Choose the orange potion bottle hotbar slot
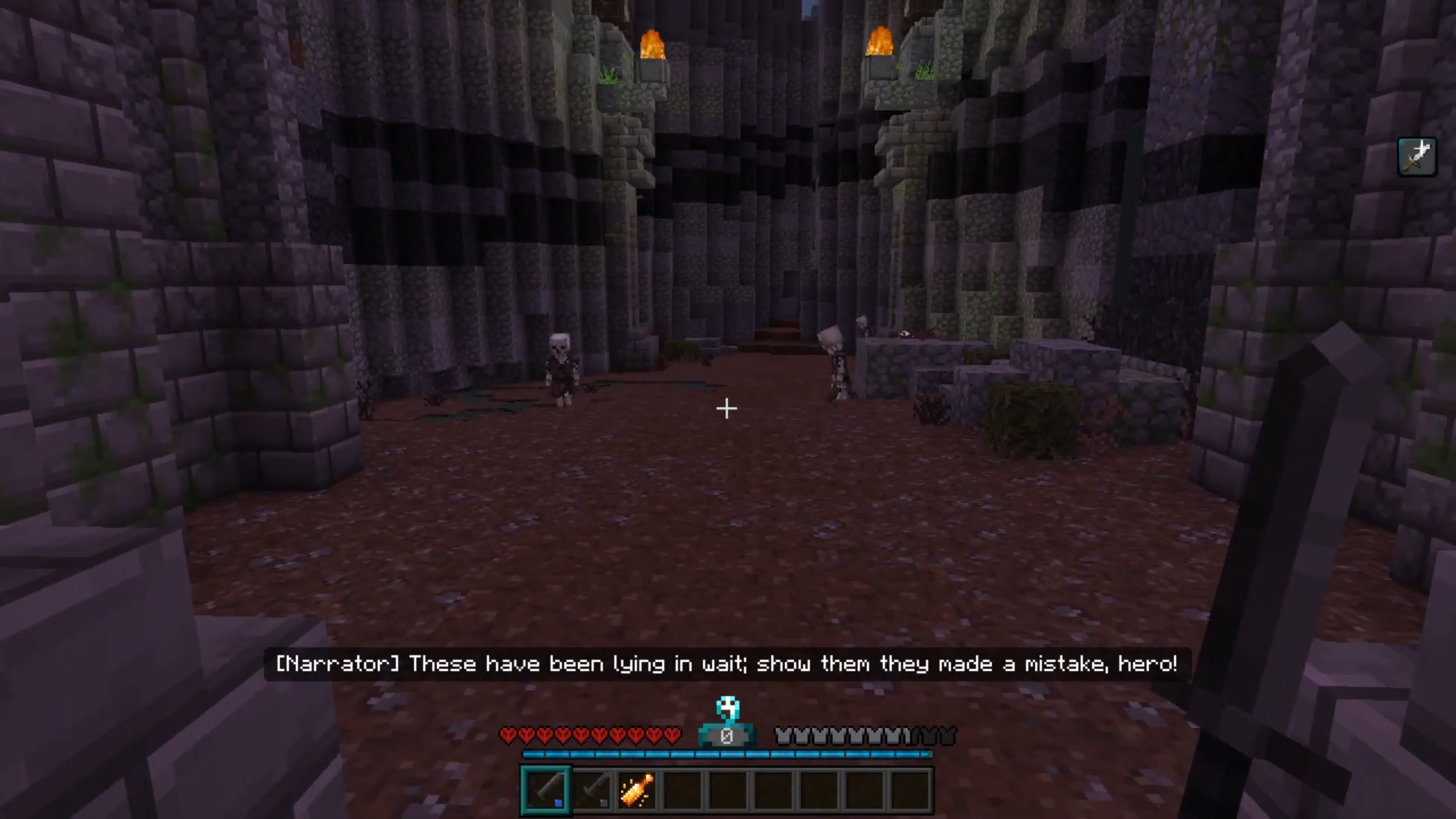Viewport: 1456px width, 819px height. (x=637, y=790)
